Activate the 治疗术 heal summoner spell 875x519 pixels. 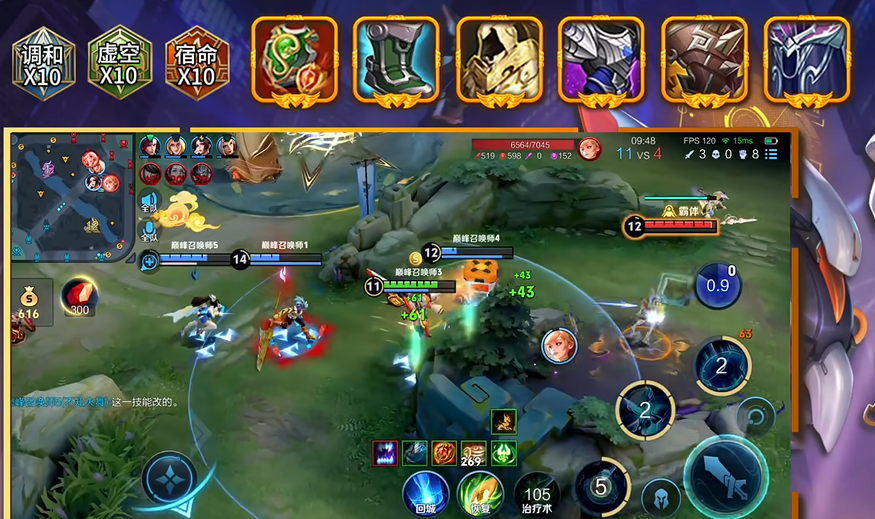click(538, 494)
